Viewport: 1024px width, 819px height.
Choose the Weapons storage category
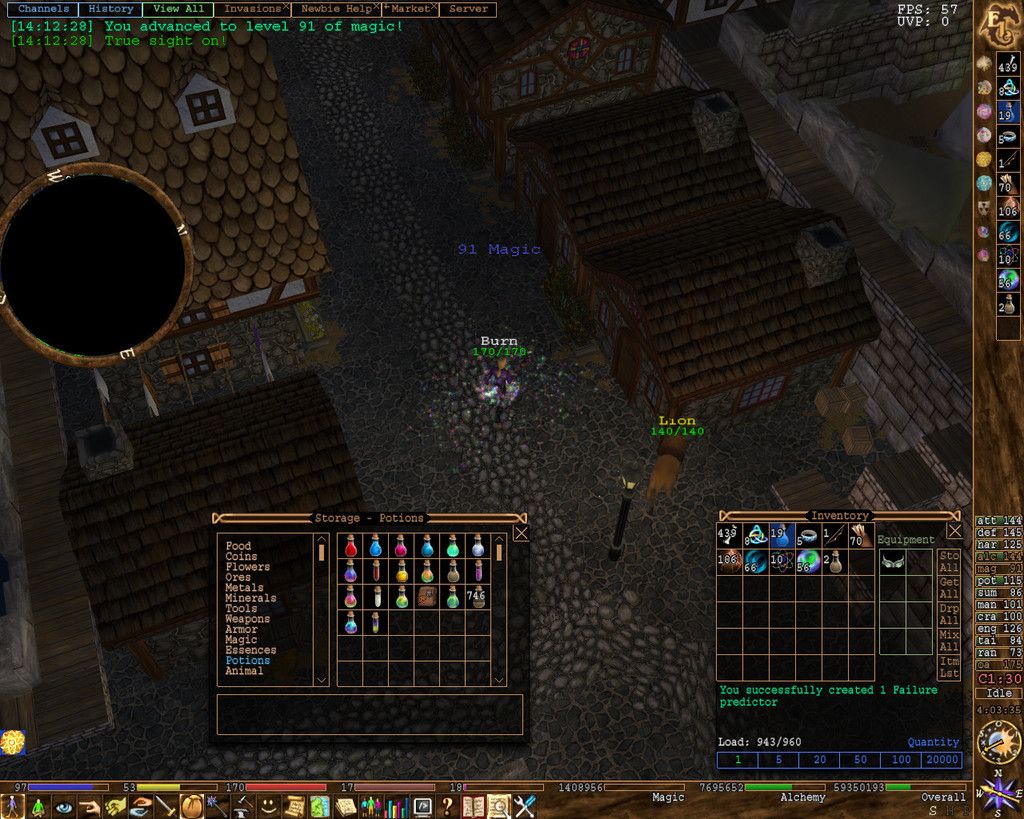tap(247, 619)
